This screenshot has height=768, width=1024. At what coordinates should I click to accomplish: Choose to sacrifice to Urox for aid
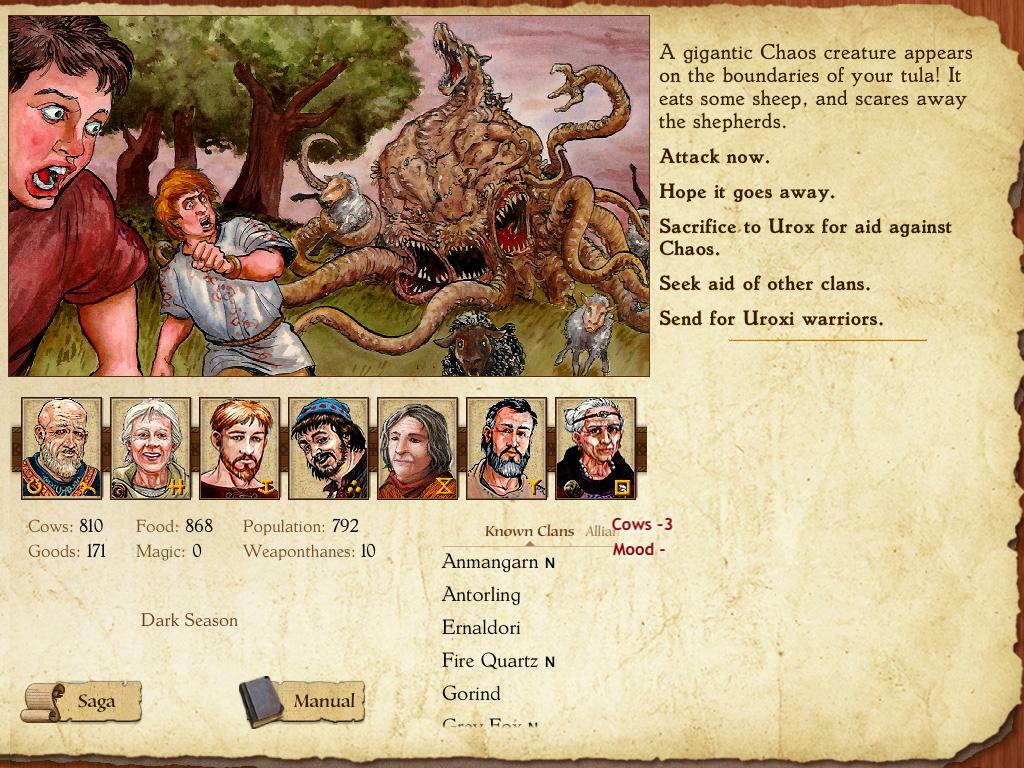coord(804,237)
